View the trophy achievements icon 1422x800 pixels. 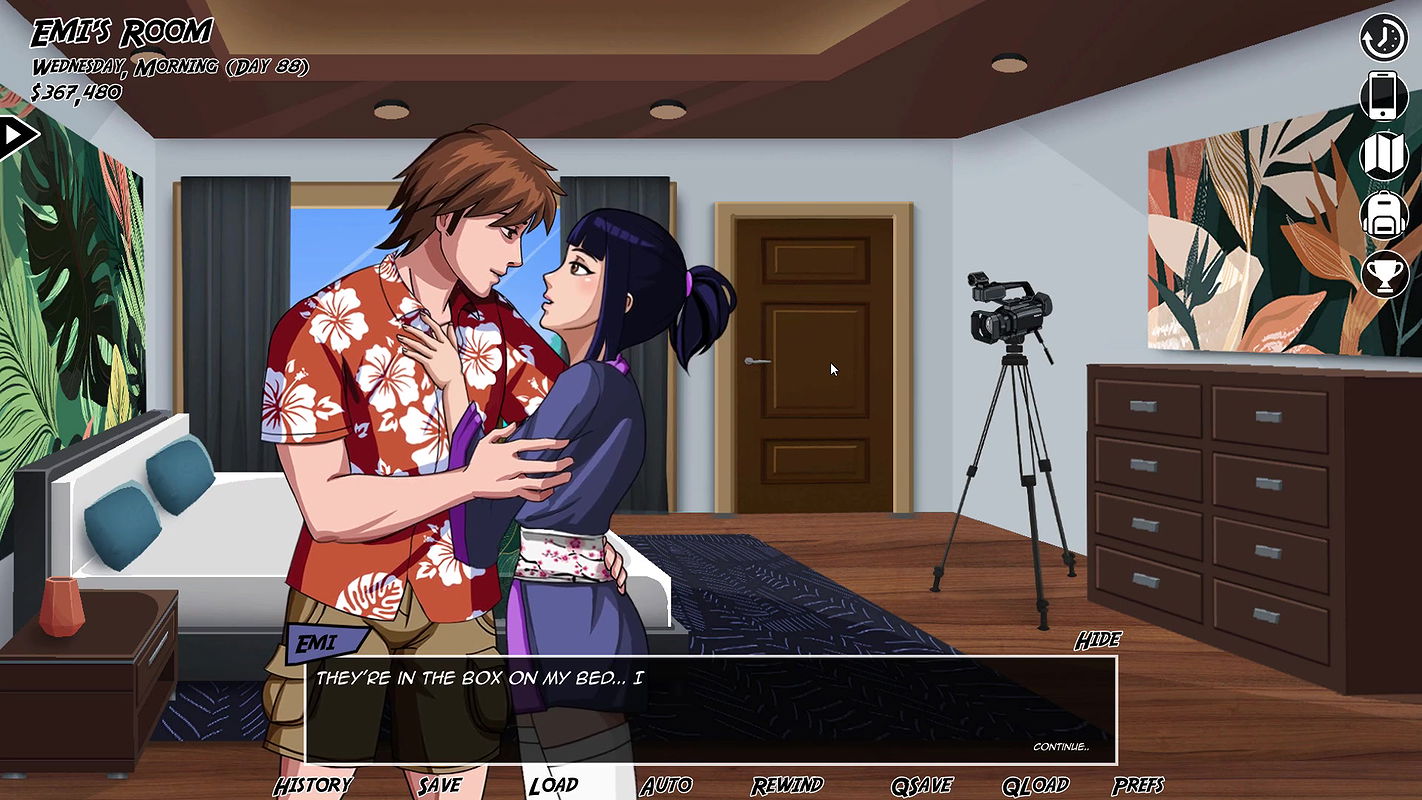pos(1384,273)
